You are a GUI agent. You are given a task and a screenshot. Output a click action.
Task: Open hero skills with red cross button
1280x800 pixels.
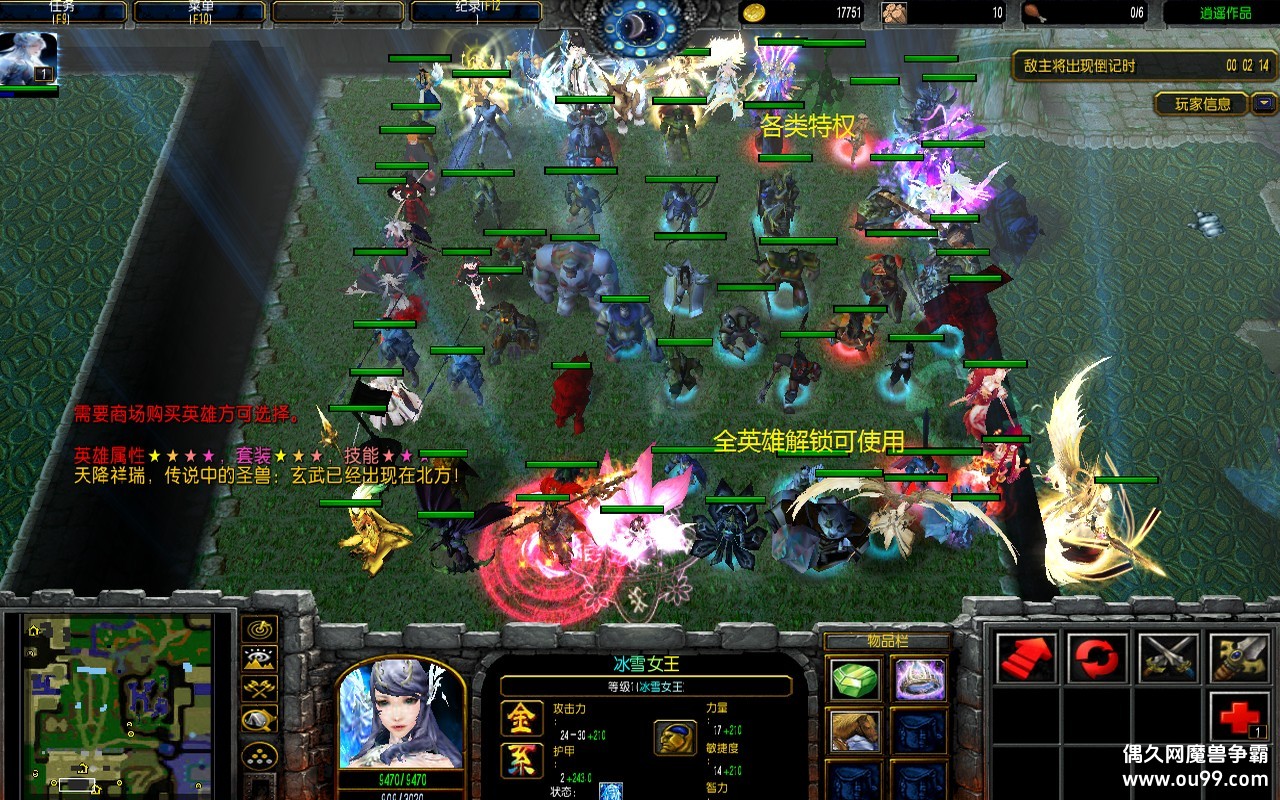coord(1240,717)
